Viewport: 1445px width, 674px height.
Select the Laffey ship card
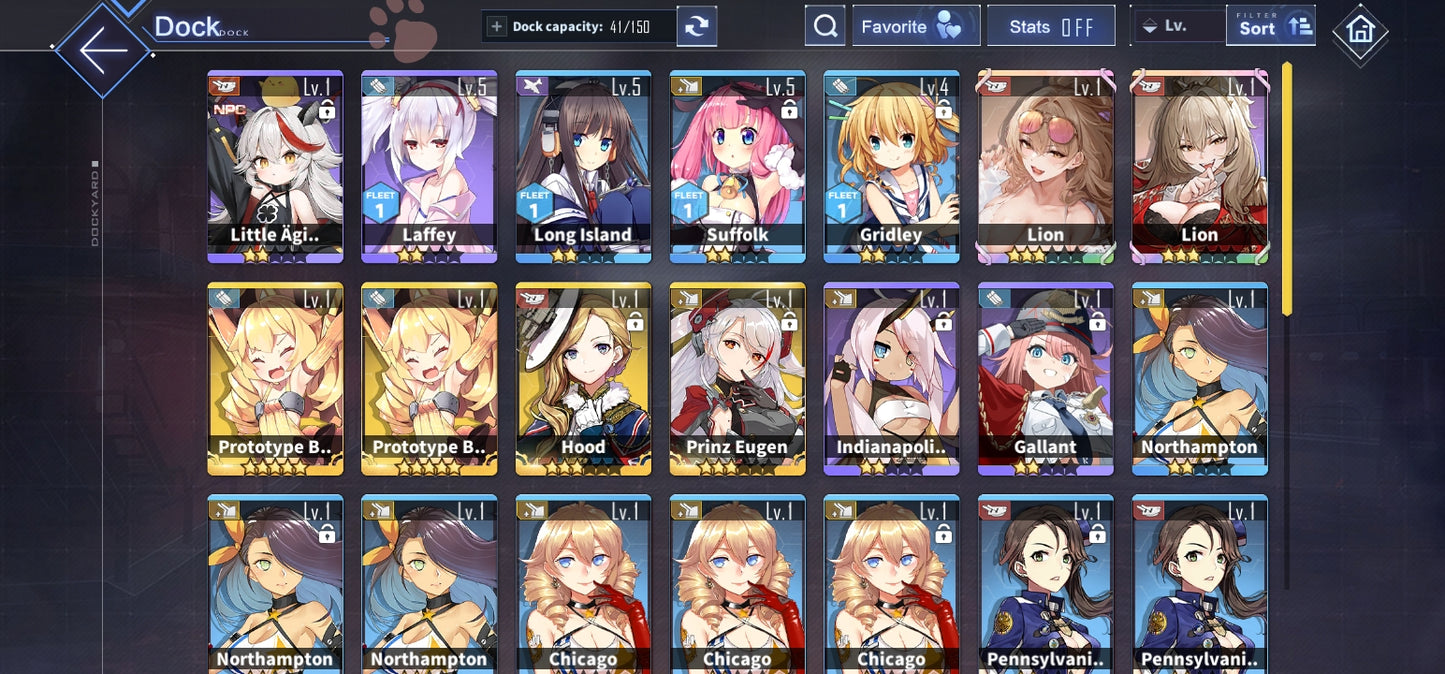click(x=429, y=165)
